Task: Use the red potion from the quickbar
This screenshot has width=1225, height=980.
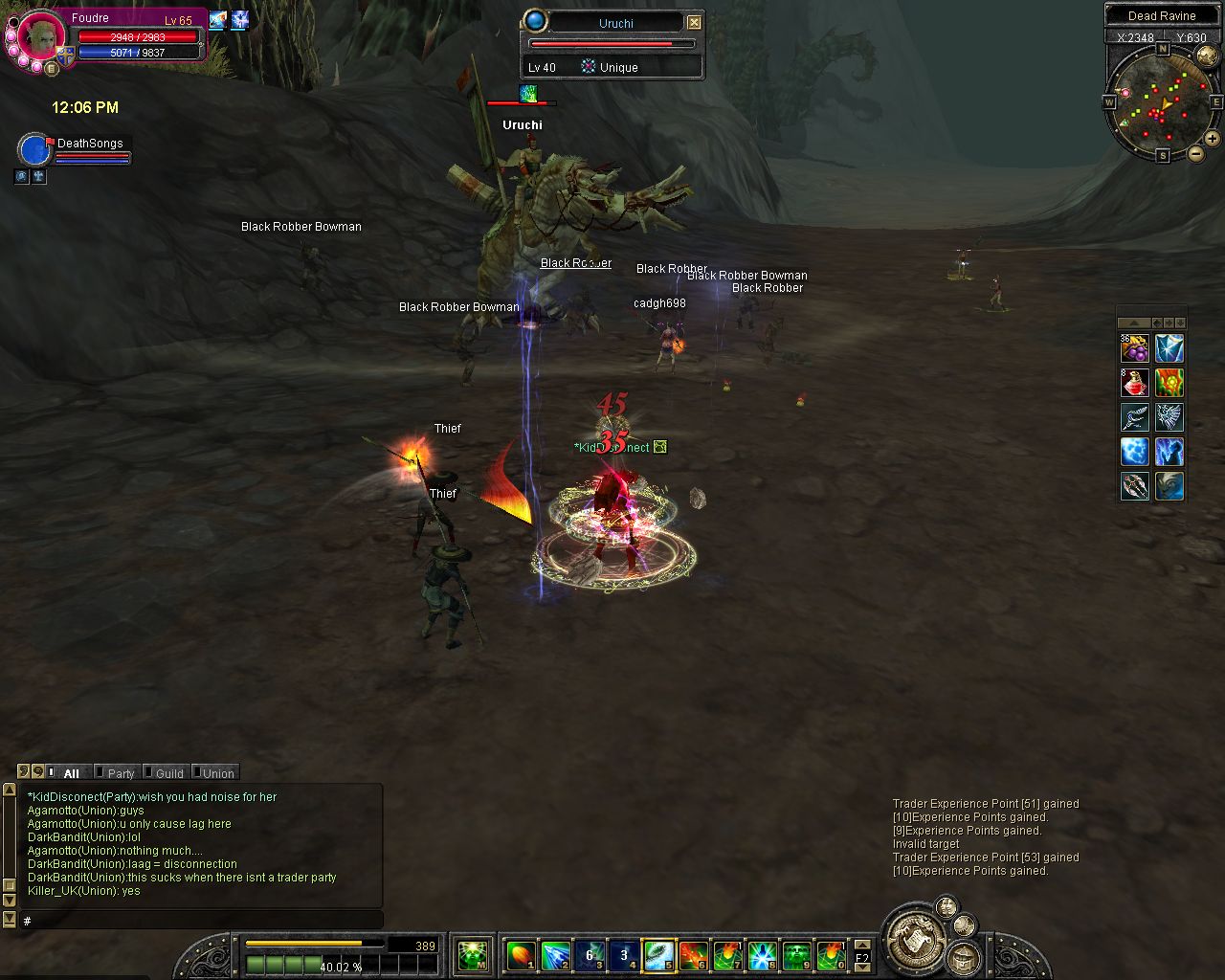Action: [1135, 383]
